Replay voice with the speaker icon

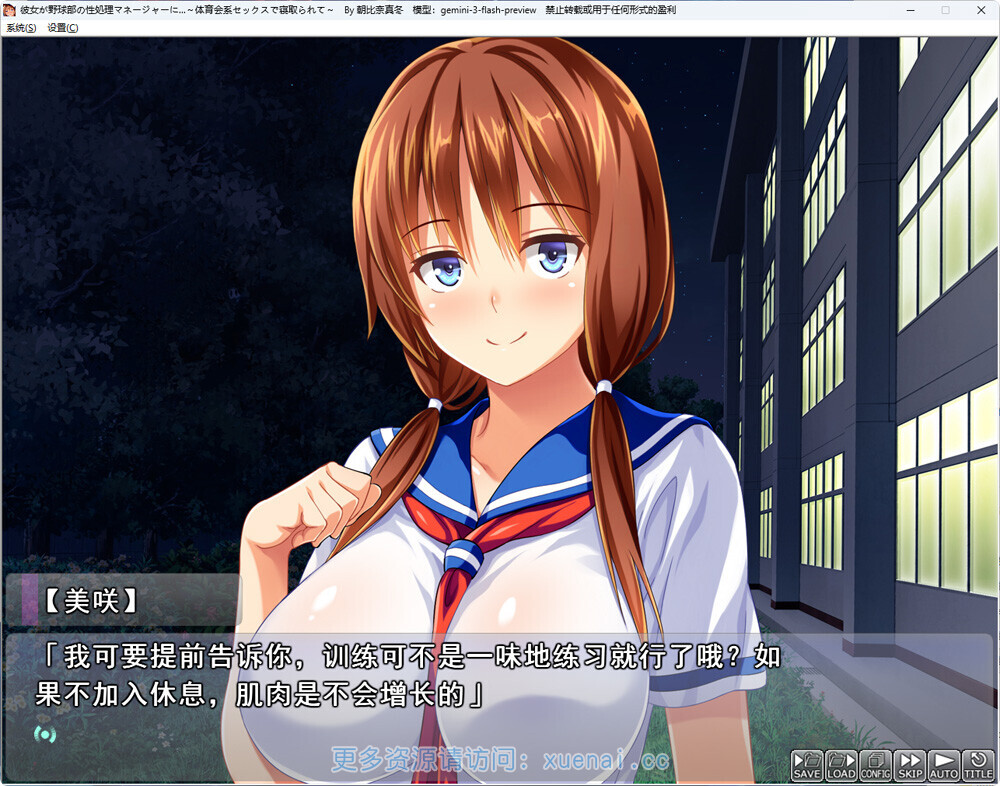[44, 733]
